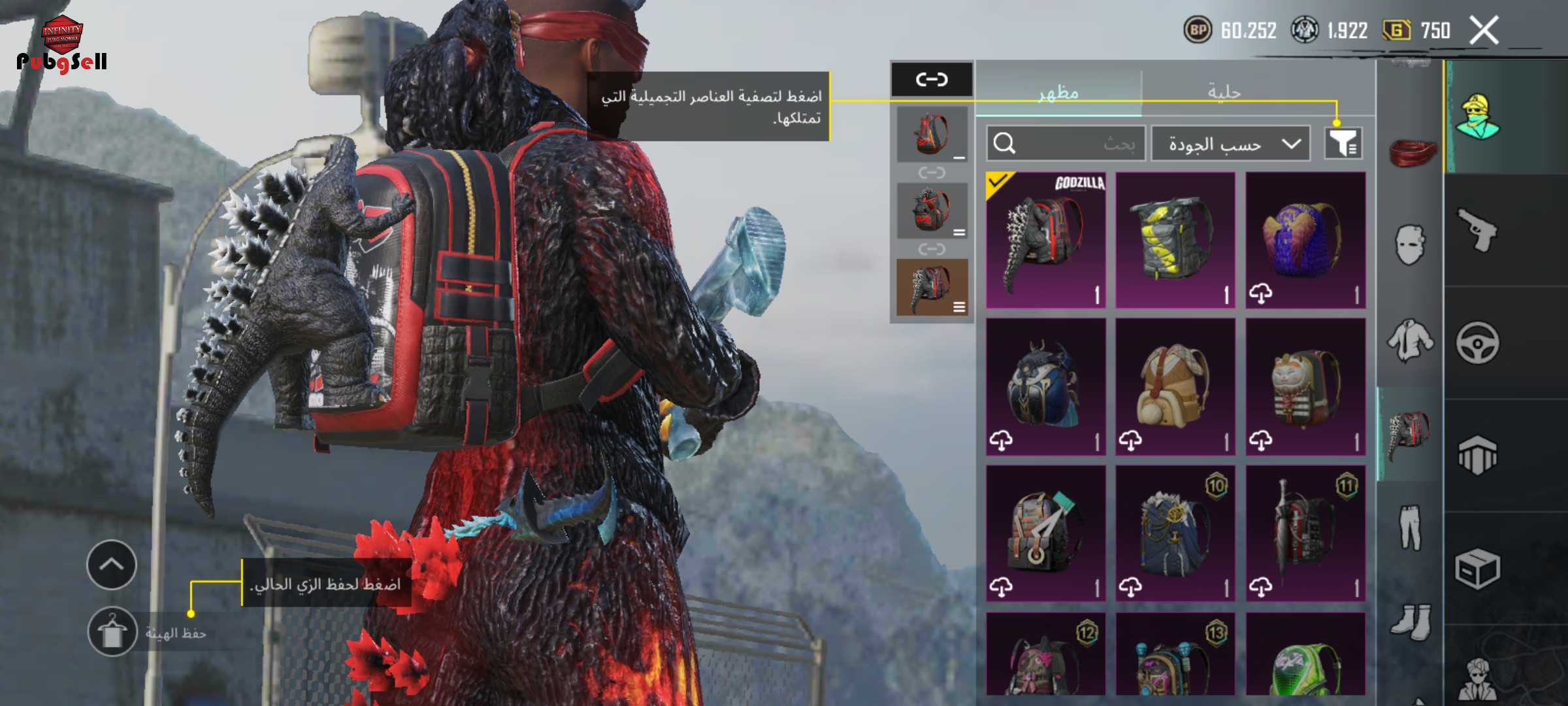The width and height of the screenshot is (1568, 706).
Task: Click the link icon above backpack levels
Action: pyautogui.click(x=932, y=80)
